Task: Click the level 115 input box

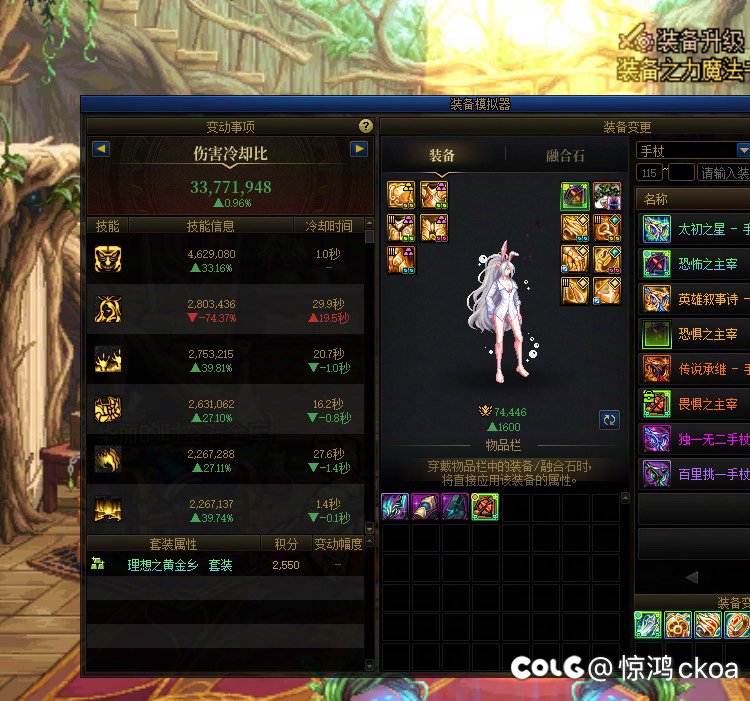Action: 649,173
